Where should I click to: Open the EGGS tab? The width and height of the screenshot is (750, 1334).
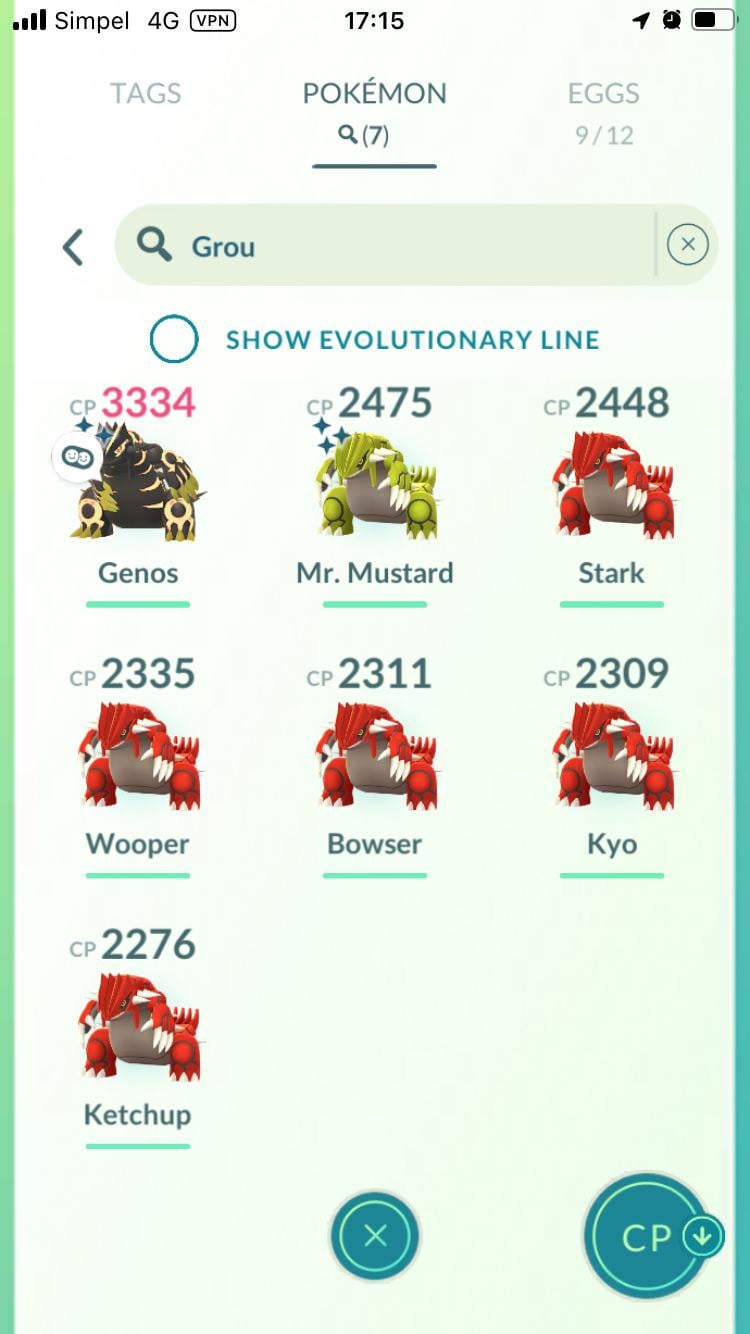603,111
